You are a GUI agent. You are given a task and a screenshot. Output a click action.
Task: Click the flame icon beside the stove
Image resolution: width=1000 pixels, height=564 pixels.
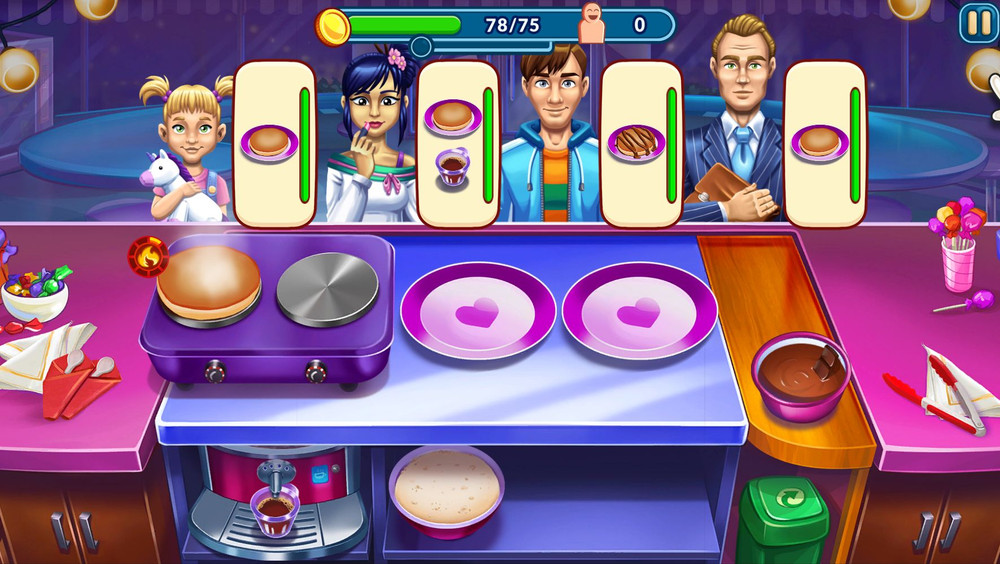[x=147, y=257]
